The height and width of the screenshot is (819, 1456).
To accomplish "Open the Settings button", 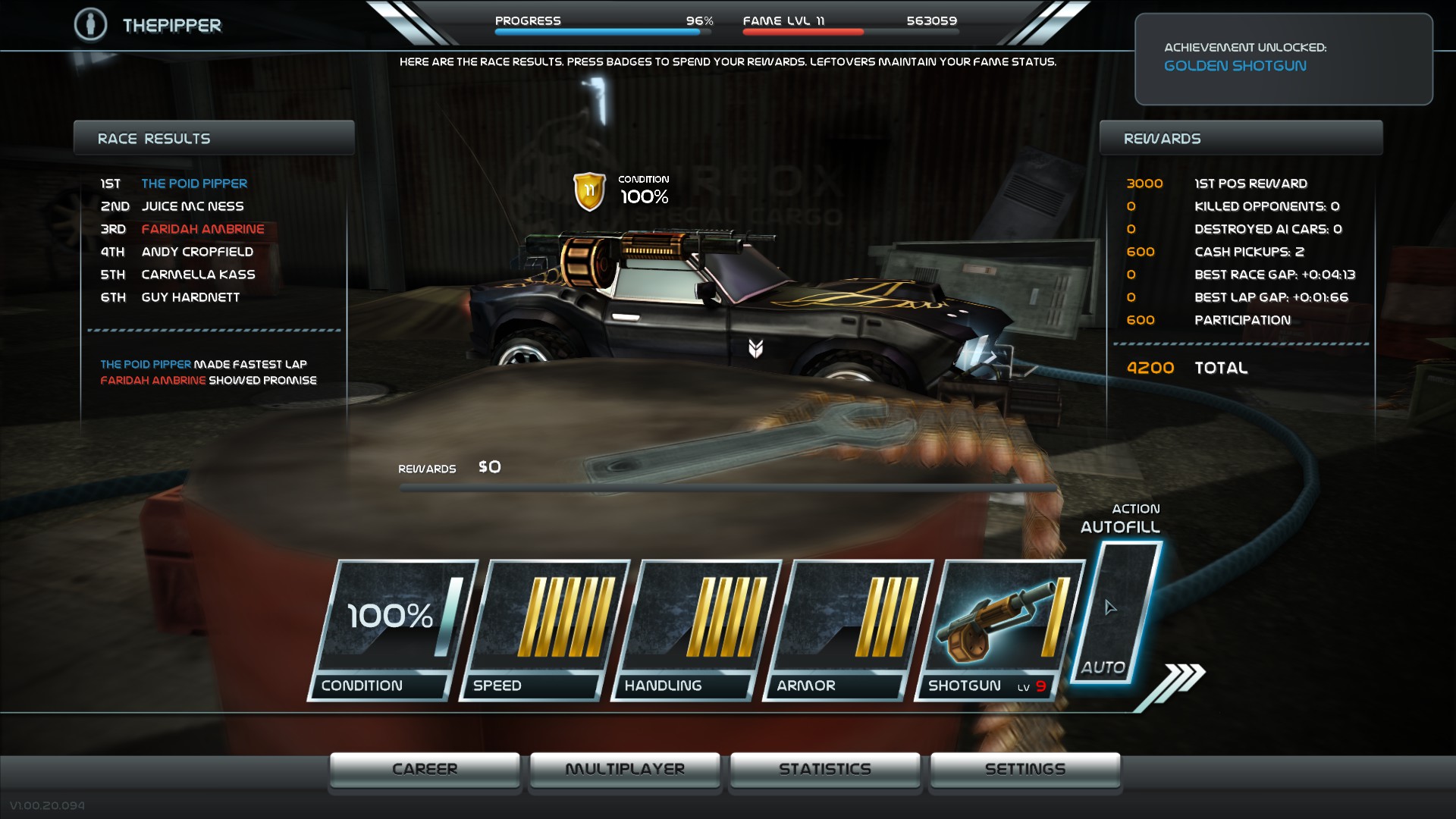I will click(1025, 768).
